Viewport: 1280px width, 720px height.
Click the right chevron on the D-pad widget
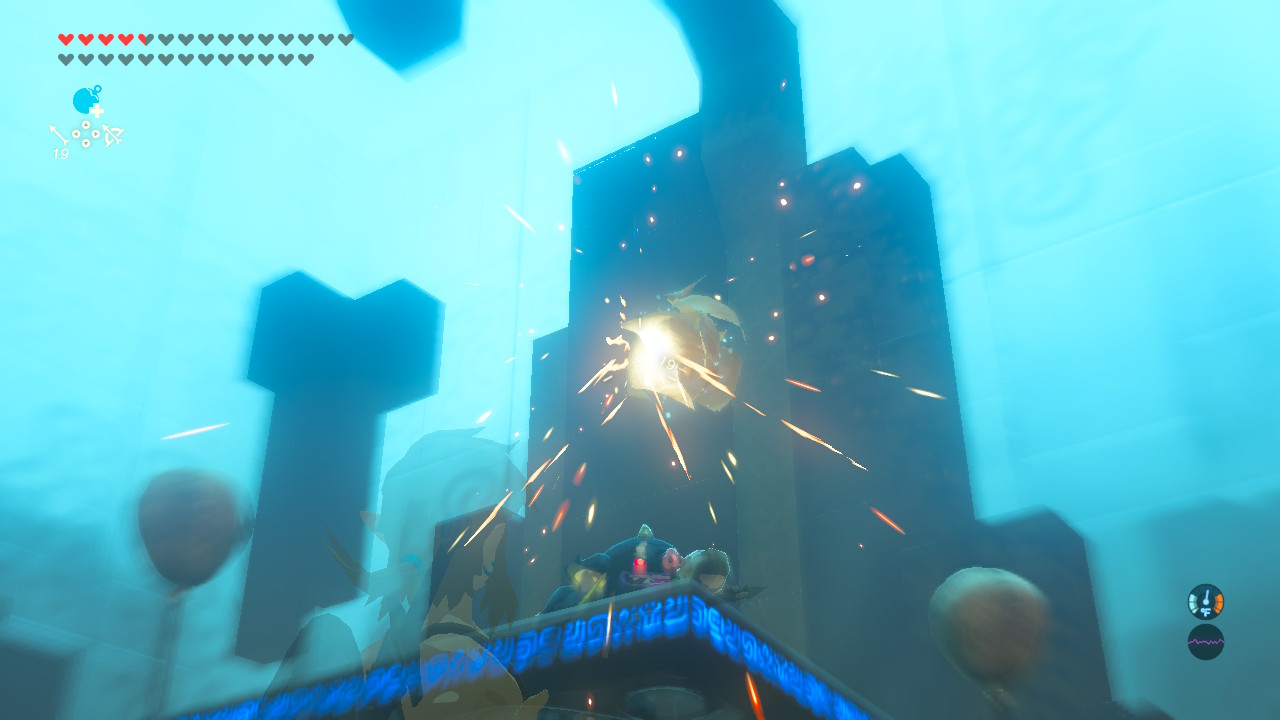[96, 134]
